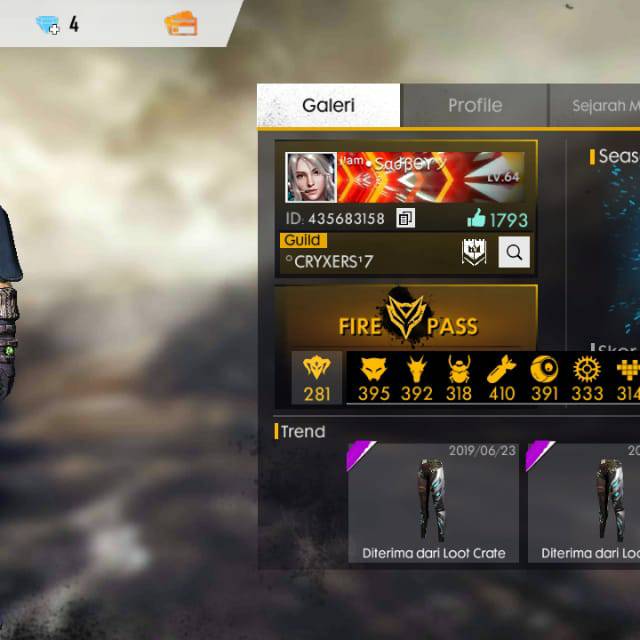
Task: Add diamonds using the diamond plus icon
Action: 48,25
